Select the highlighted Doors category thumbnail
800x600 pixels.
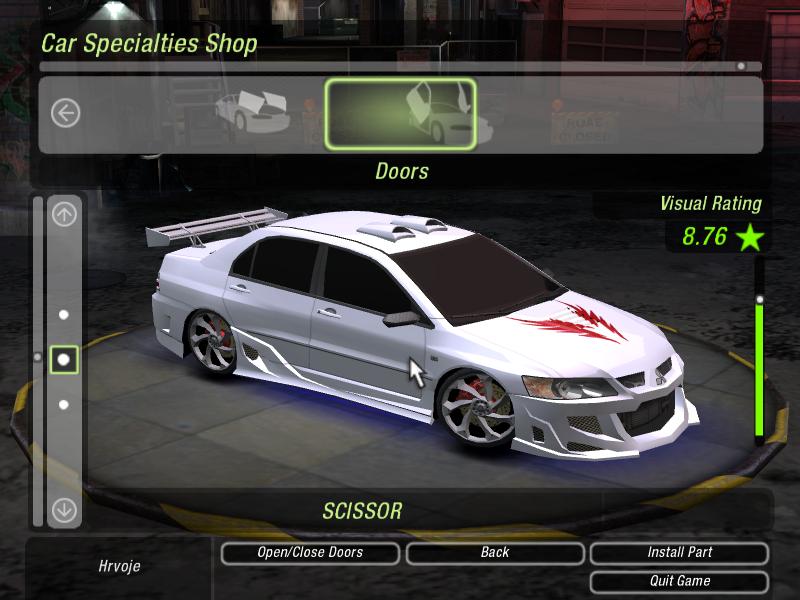(x=401, y=114)
